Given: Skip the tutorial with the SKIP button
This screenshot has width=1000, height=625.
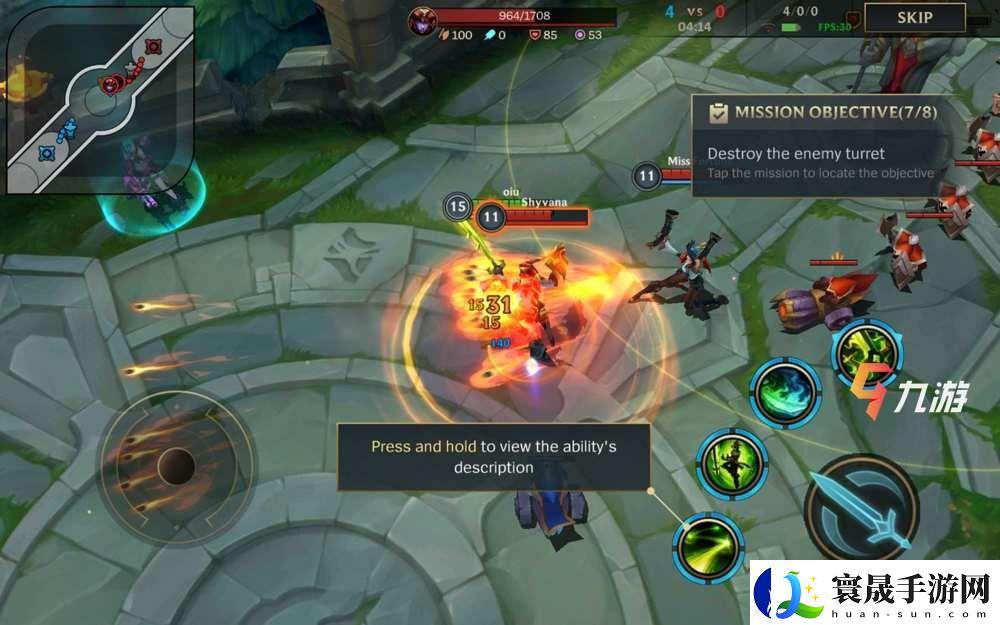Looking at the screenshot, I should point(914,17).
